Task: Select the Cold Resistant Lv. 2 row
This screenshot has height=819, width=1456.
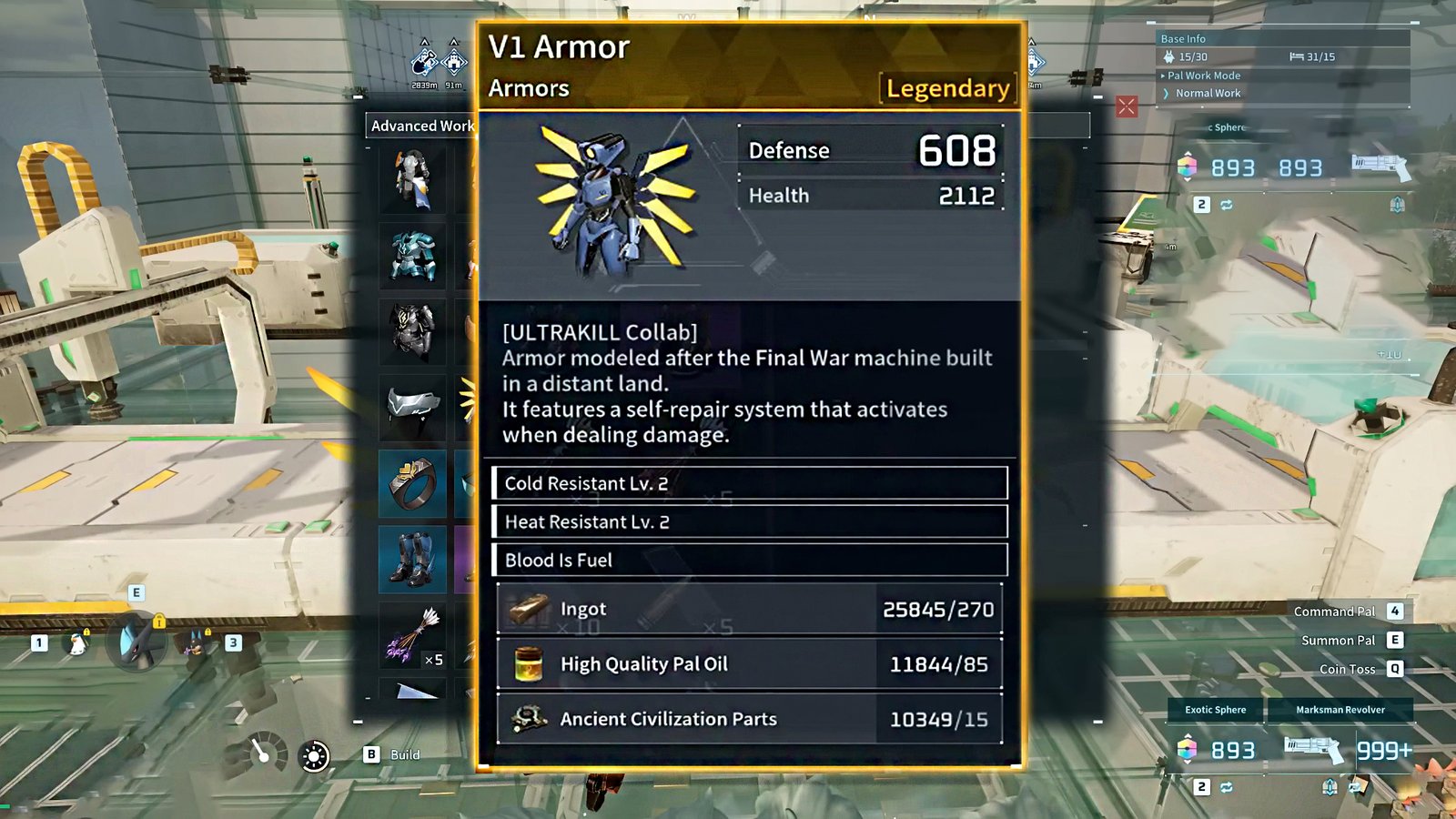Action: point(749,483)
